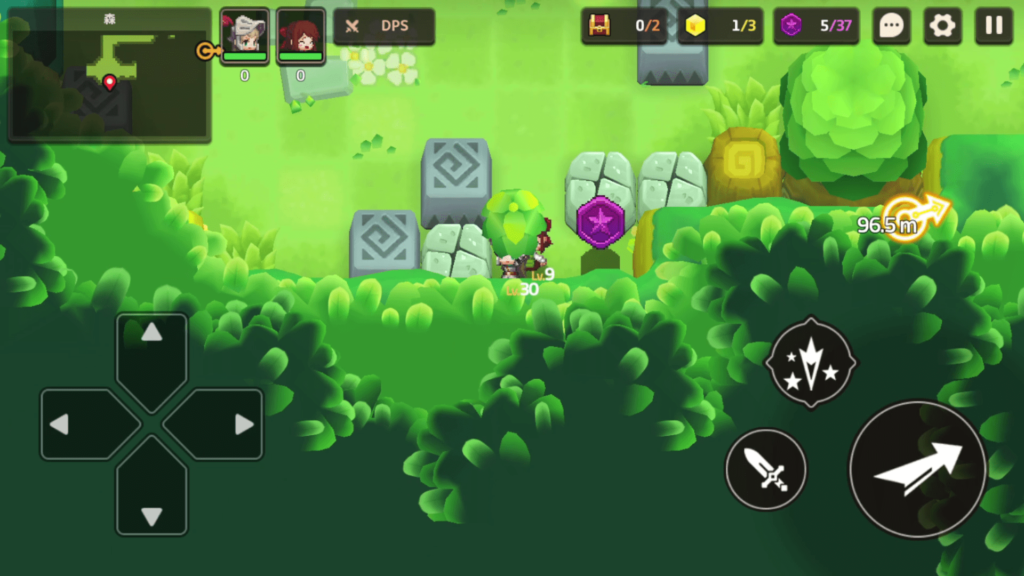Screen dimensions: 1024x576
Task: Open the chat speech bubble
Action: (x=891, y=26)
